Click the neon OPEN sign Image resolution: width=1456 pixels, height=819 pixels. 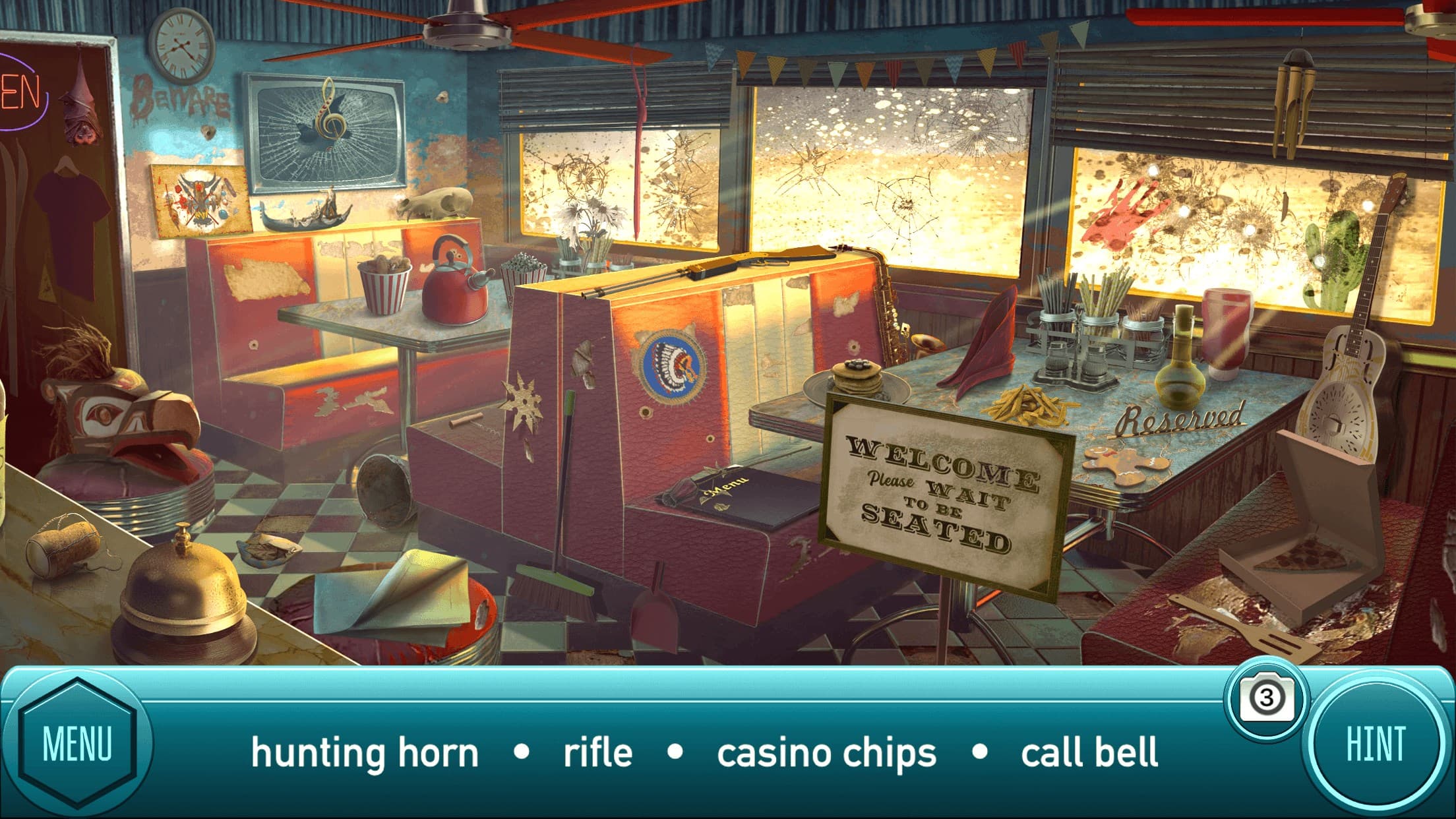[x=20, y=92]
